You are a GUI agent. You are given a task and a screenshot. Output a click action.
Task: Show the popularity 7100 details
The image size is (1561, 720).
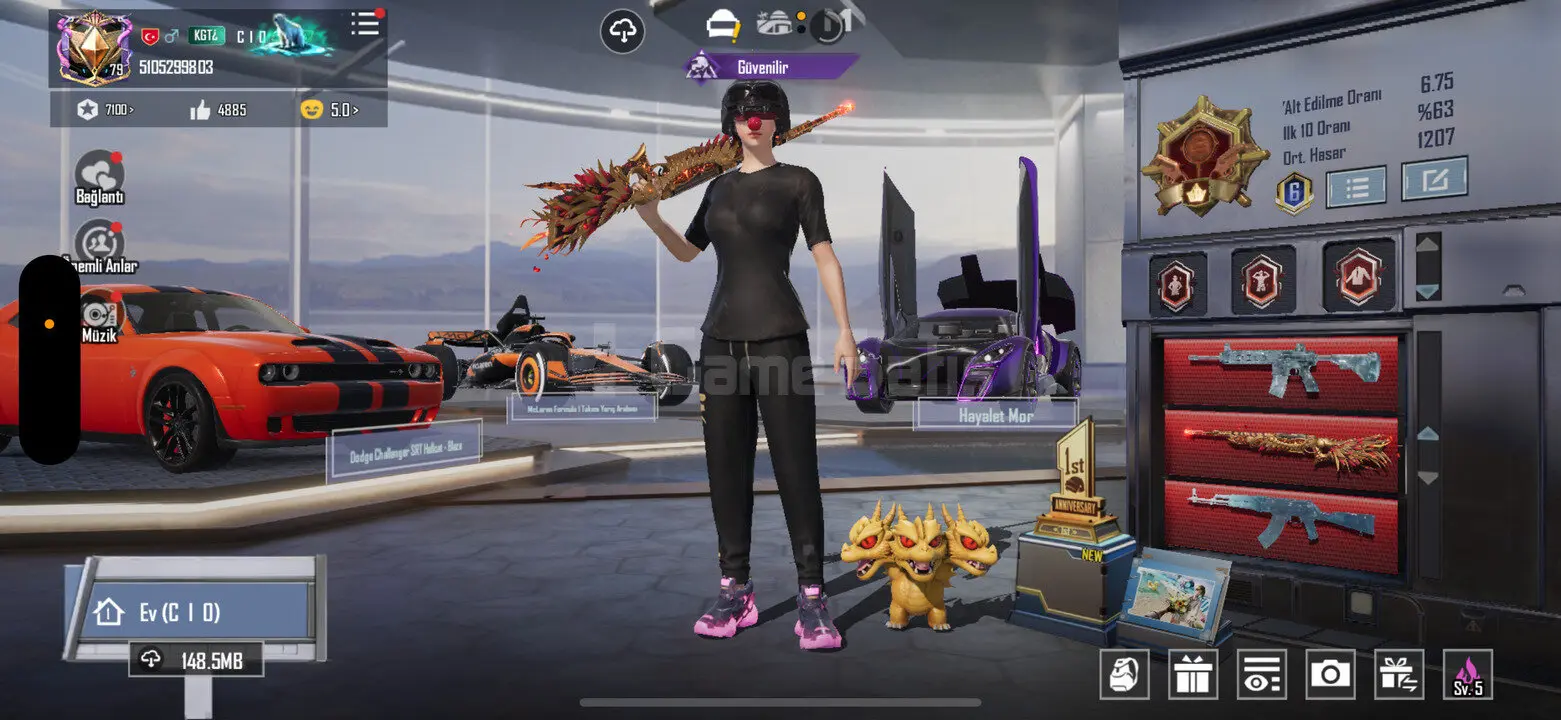click(x=106, y=110)
